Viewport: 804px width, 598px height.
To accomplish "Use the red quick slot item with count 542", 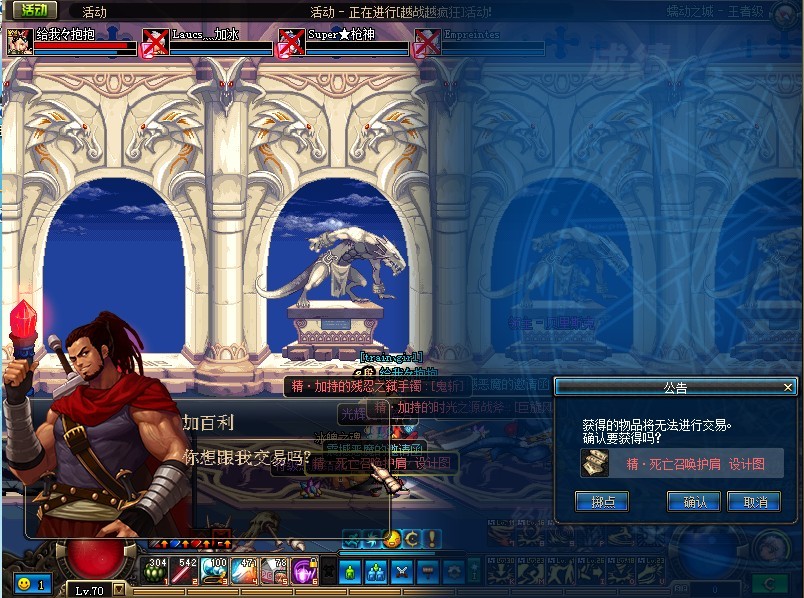I will click(187, 571).
